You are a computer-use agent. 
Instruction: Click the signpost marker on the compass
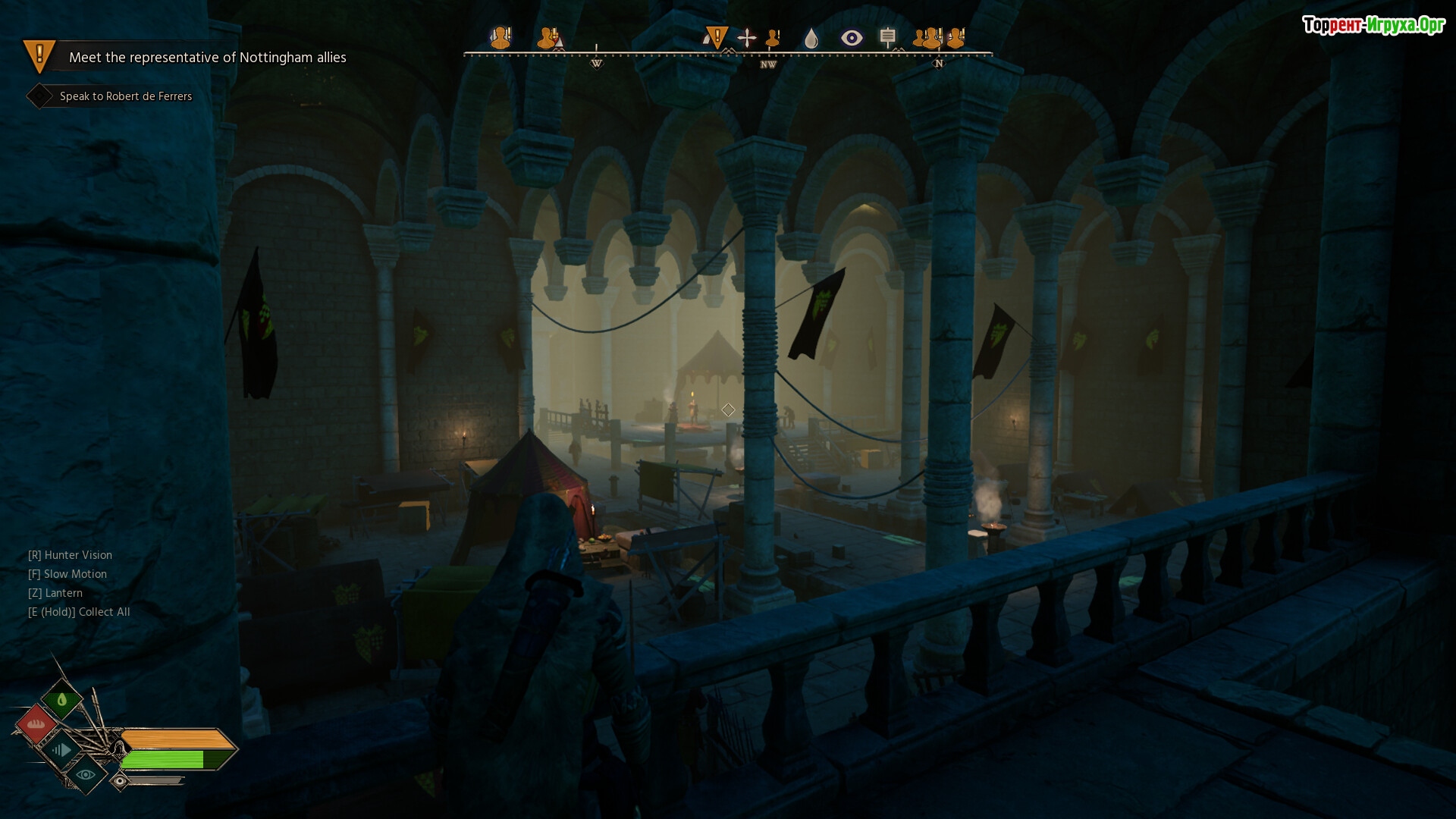888,37
